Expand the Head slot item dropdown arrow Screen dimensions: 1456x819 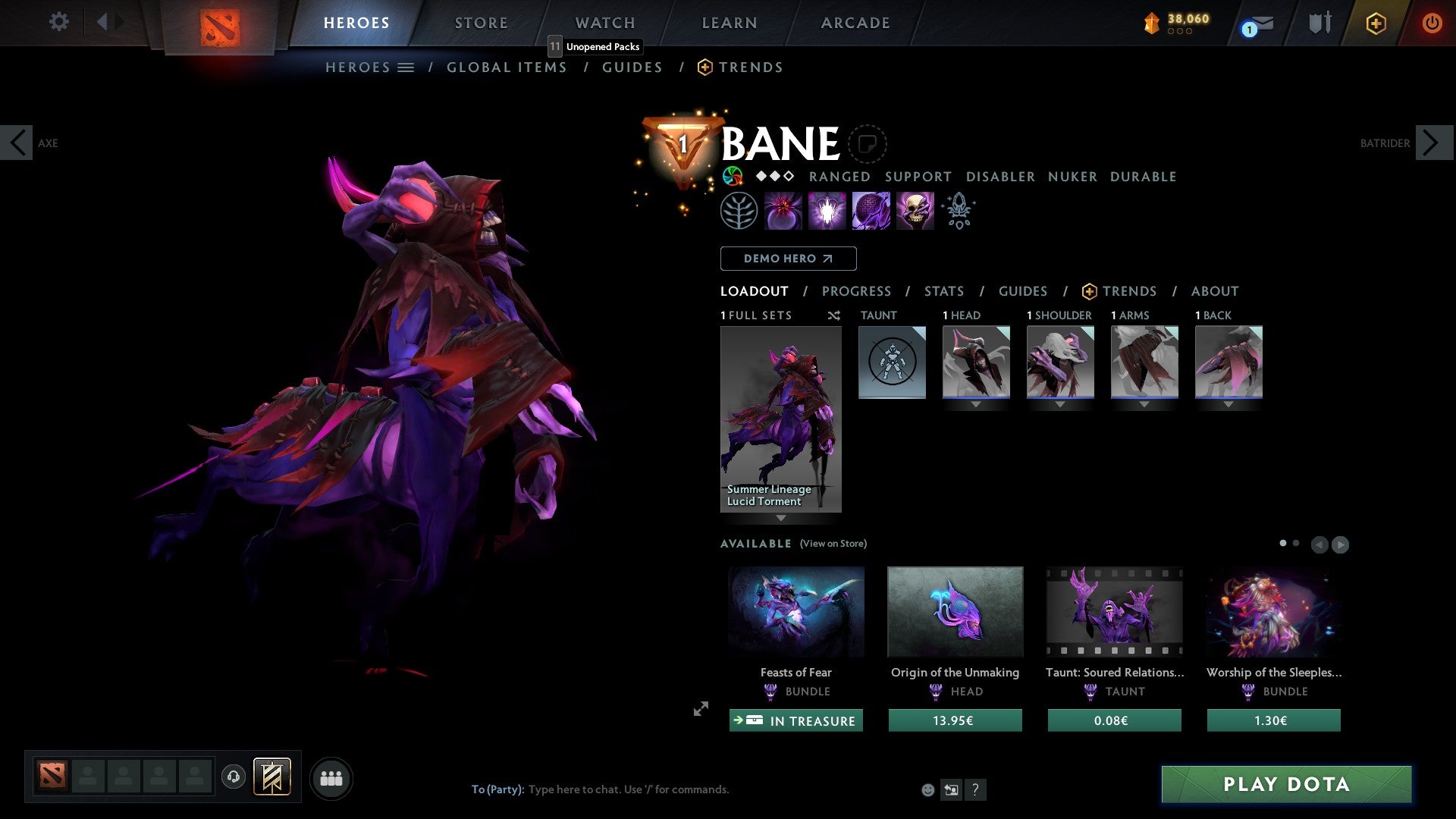click(976, 404)
